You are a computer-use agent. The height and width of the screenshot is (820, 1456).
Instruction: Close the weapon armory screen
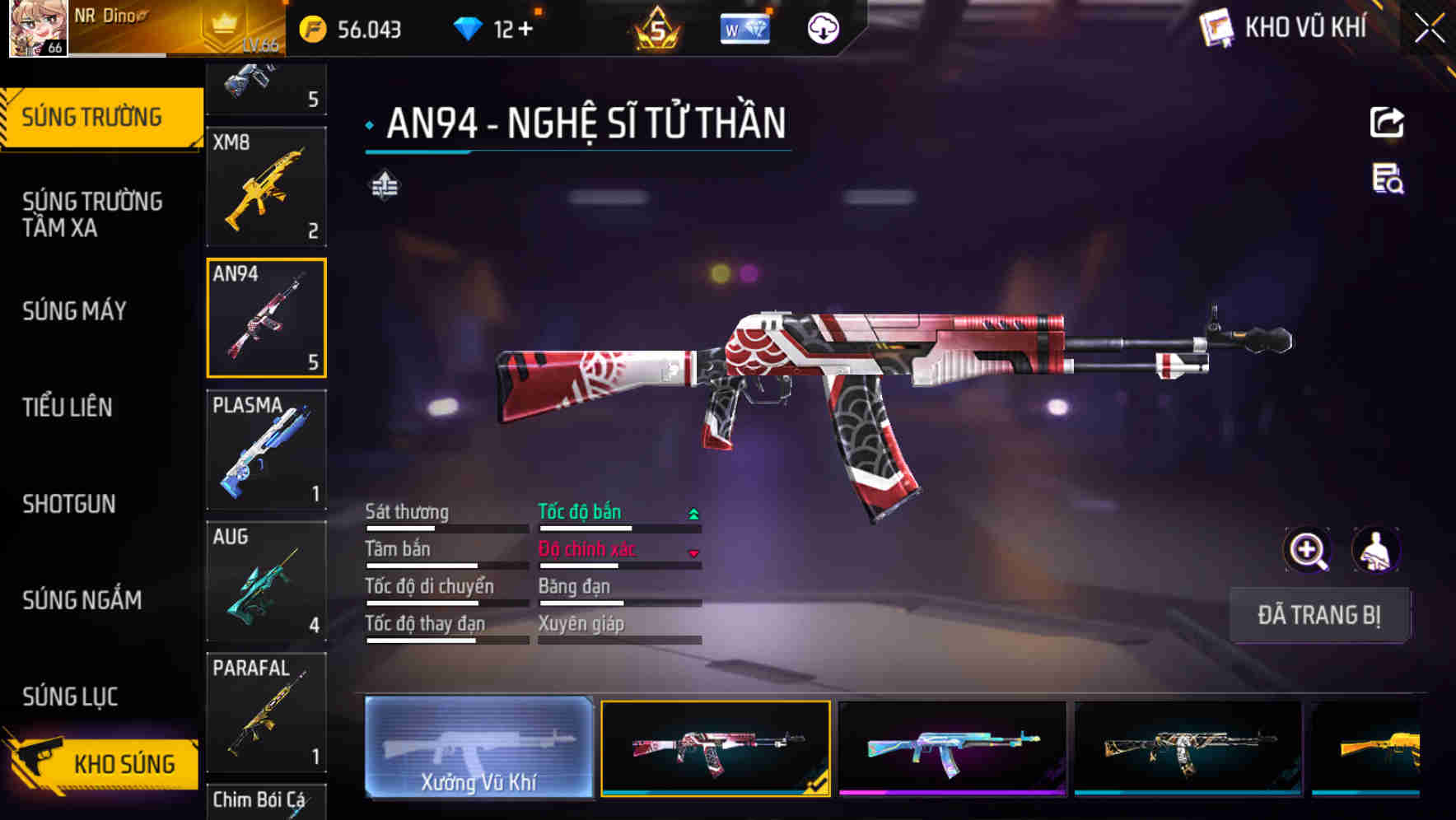tap(1429, 28)
